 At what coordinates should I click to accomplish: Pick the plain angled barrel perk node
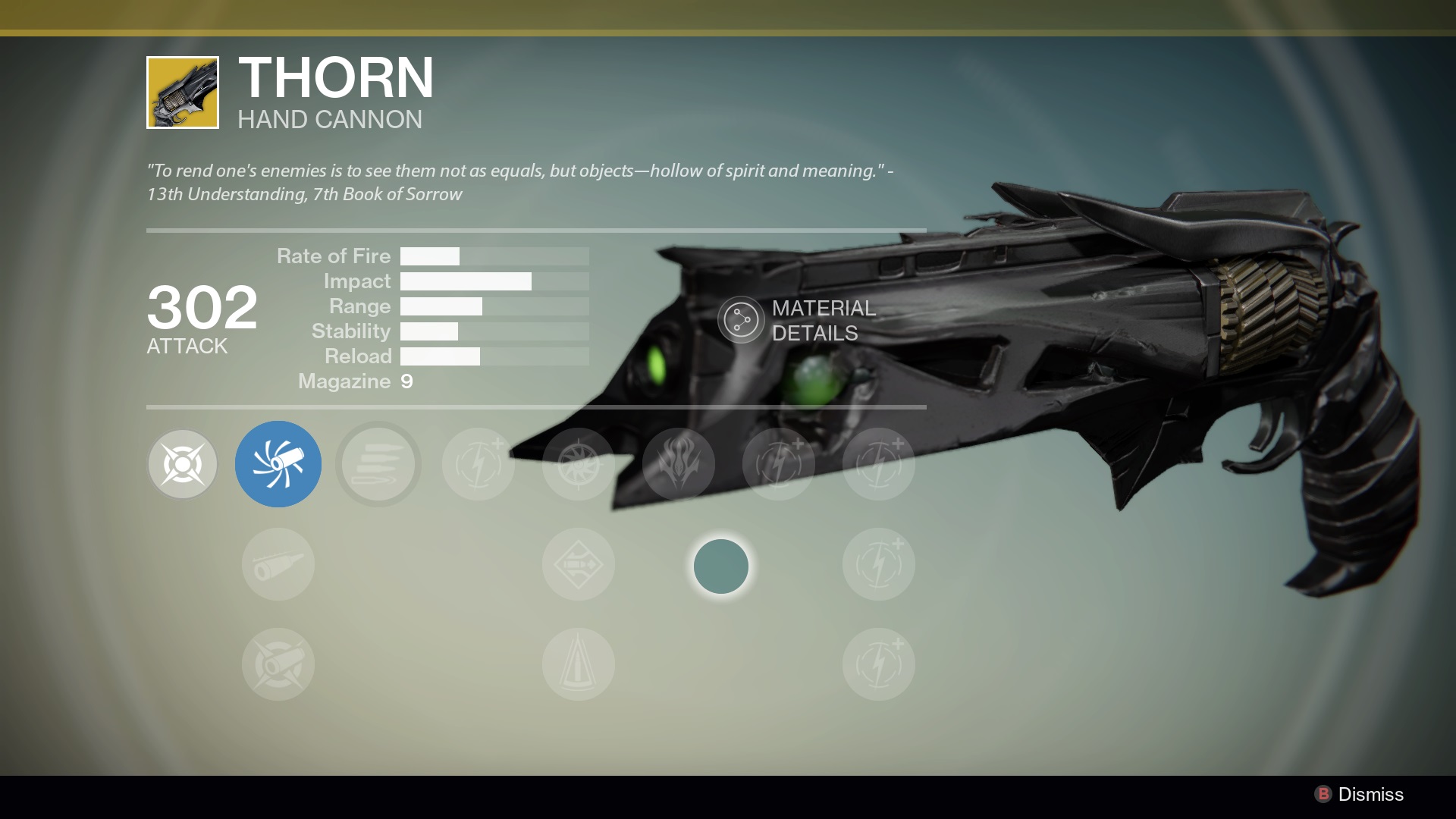[x=278, y=565]
